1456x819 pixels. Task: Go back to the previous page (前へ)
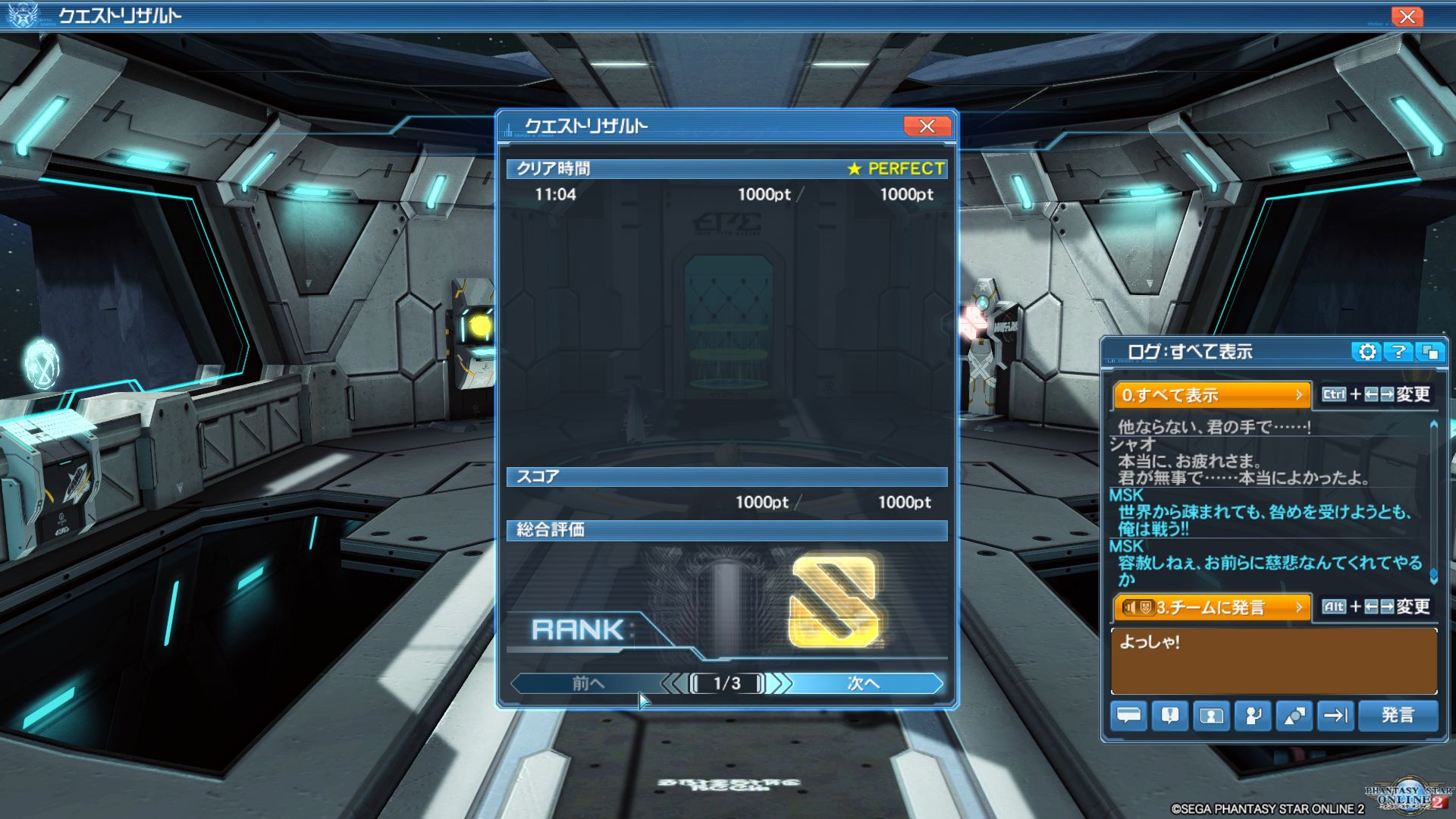[x=588, y=683]
